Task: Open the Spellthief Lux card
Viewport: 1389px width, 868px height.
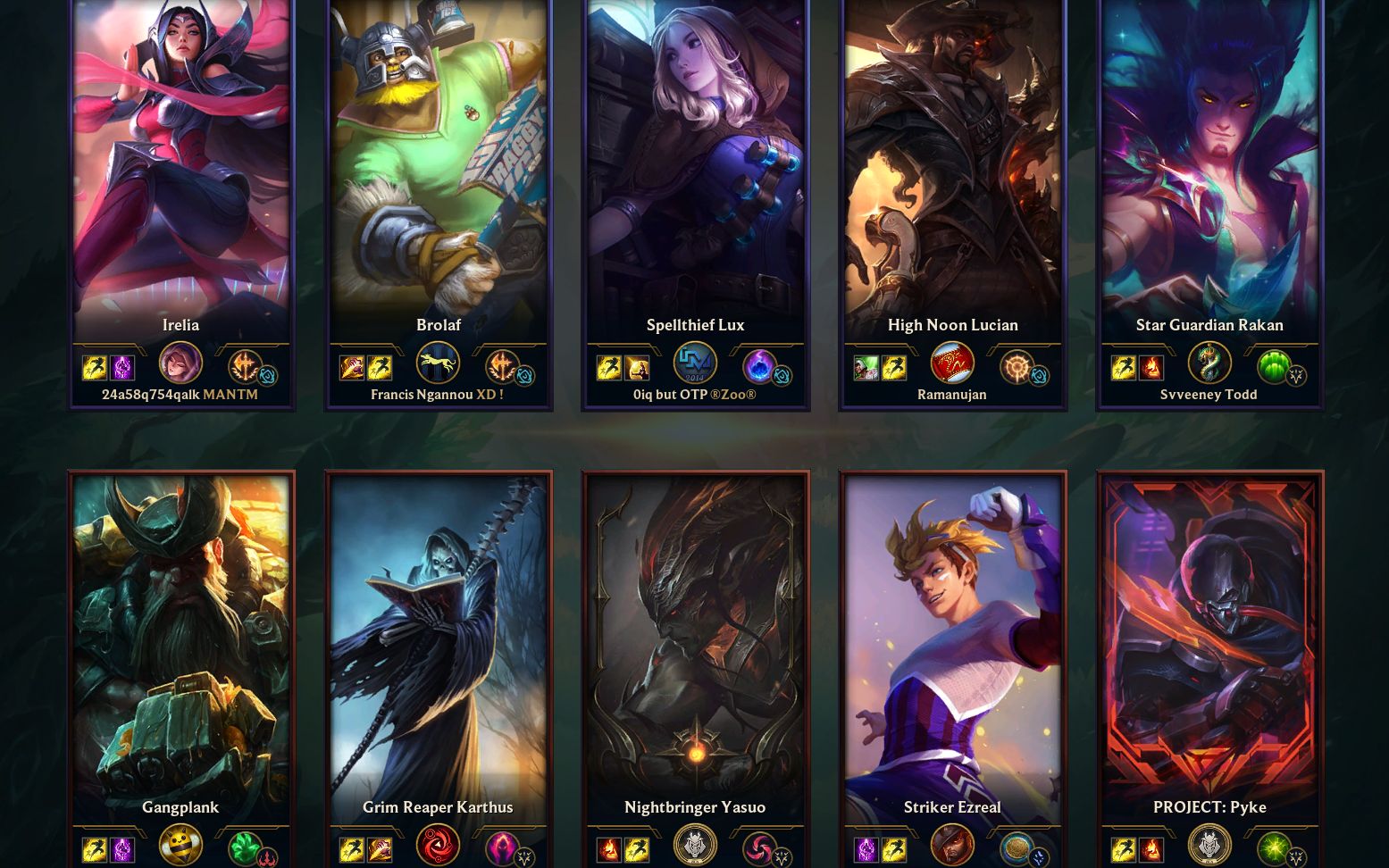Action: (695, 170)
